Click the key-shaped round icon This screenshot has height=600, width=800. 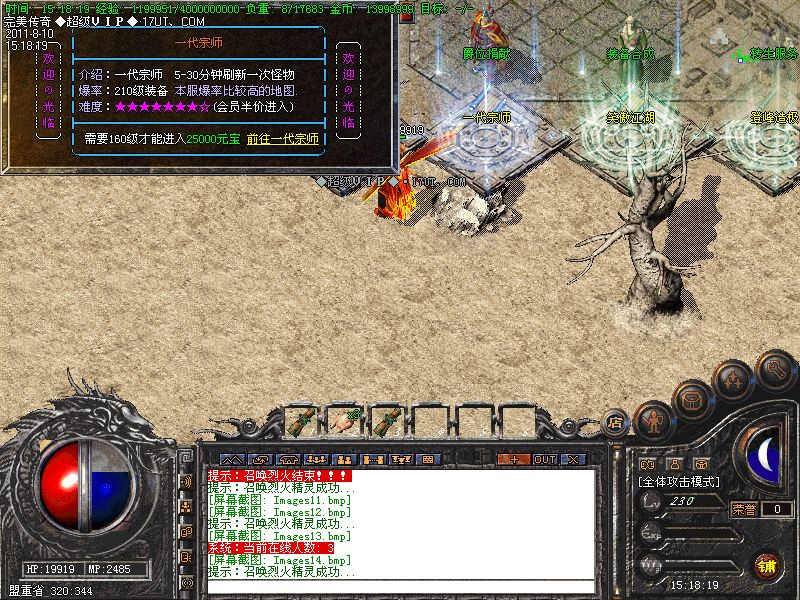pos(775,369)
